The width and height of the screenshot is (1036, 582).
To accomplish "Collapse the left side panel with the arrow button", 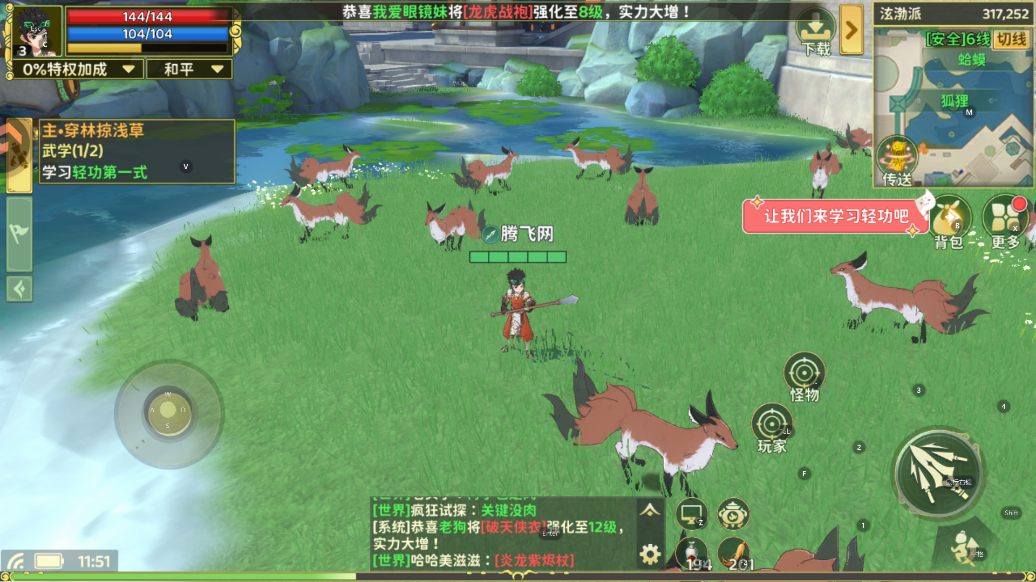I will pyautogui.click(x=19, y=289).
